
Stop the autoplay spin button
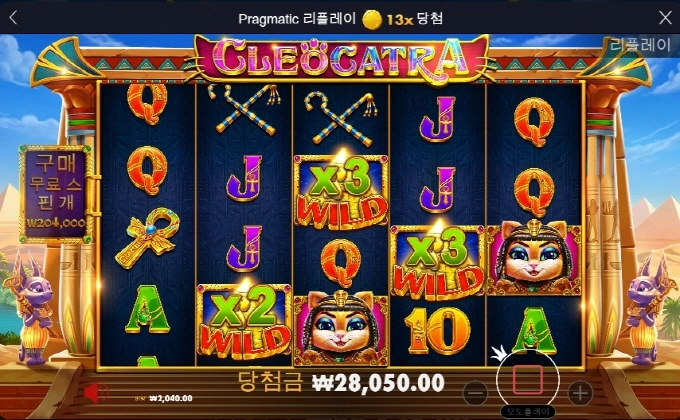528,380
